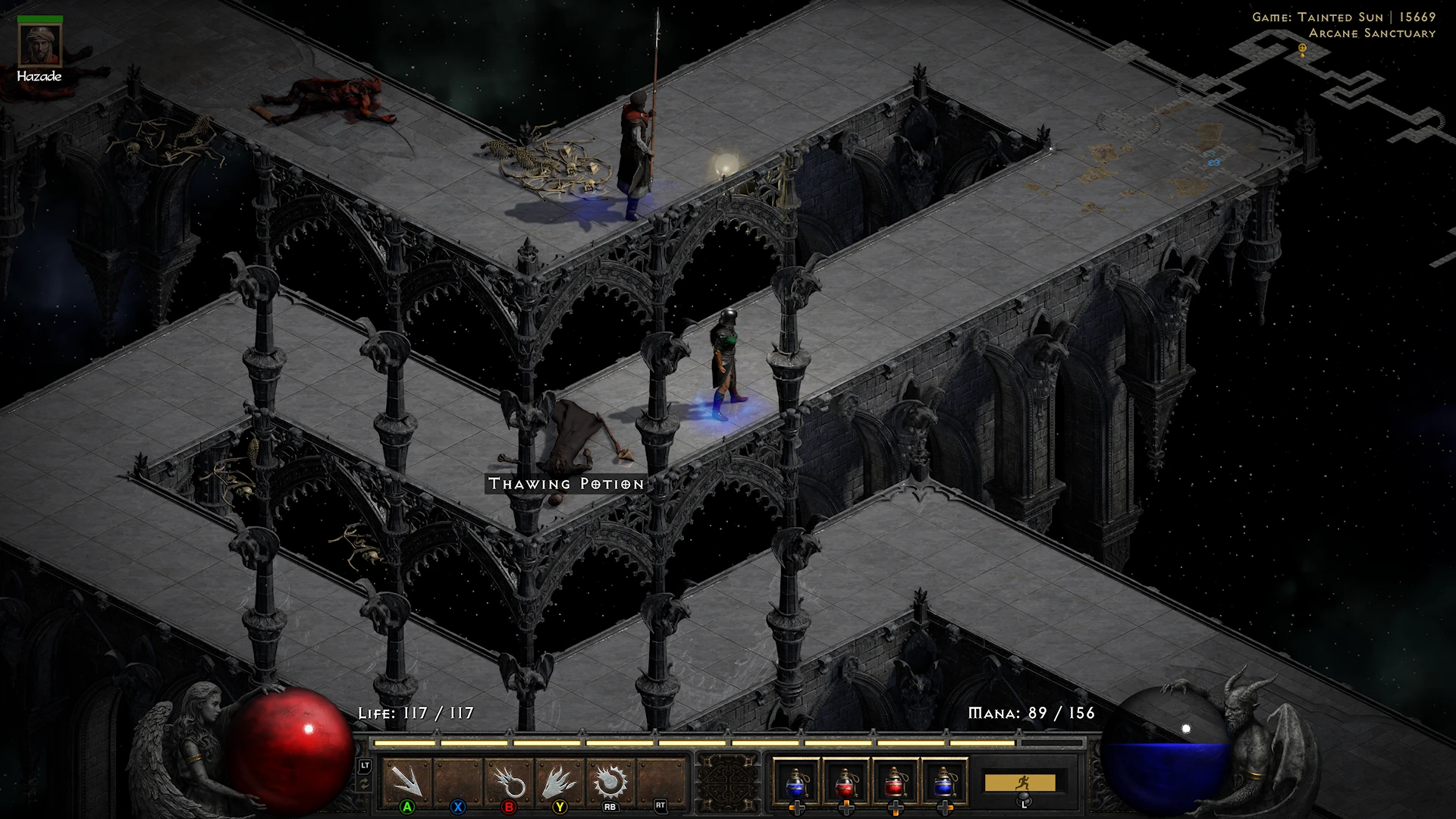
Task: Cast the fiery ring skill
Action: pyautogui.click(x=509, y=782)
